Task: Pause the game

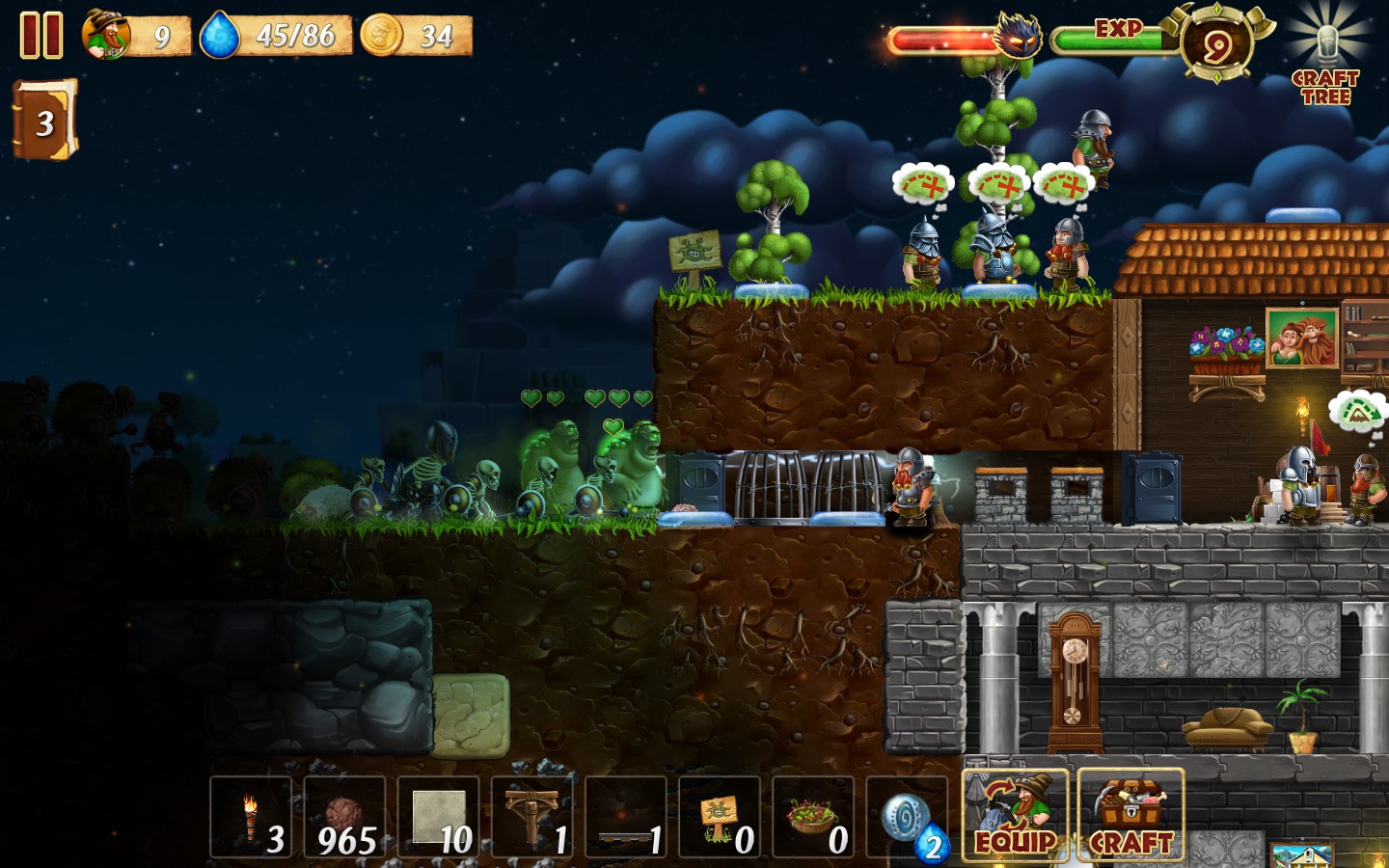Action: pyautogui.click(x=41, y=36)
